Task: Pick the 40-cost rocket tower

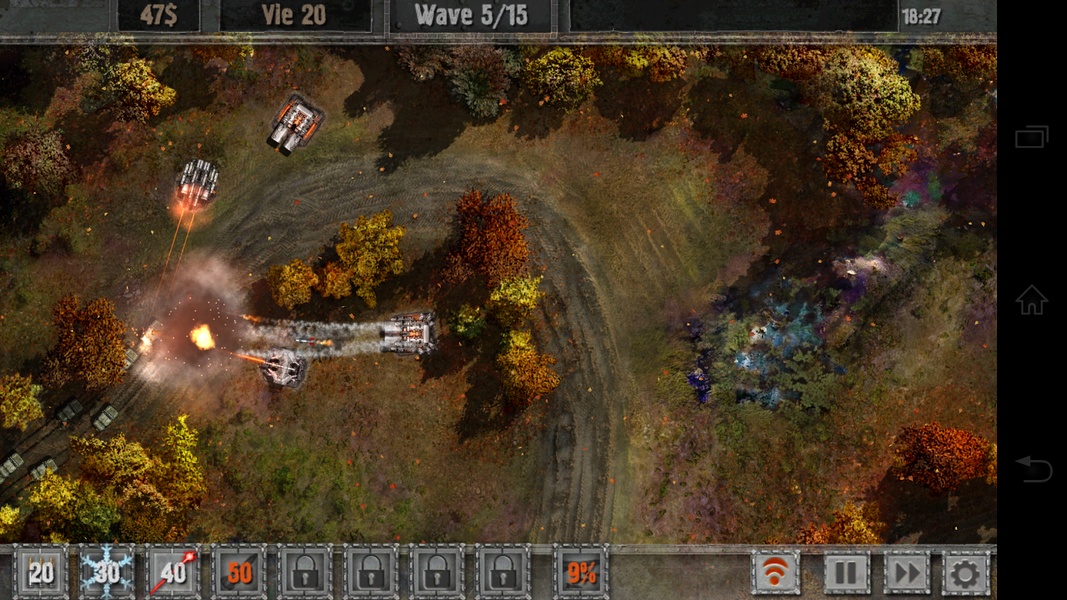Action: click(172, 572)
